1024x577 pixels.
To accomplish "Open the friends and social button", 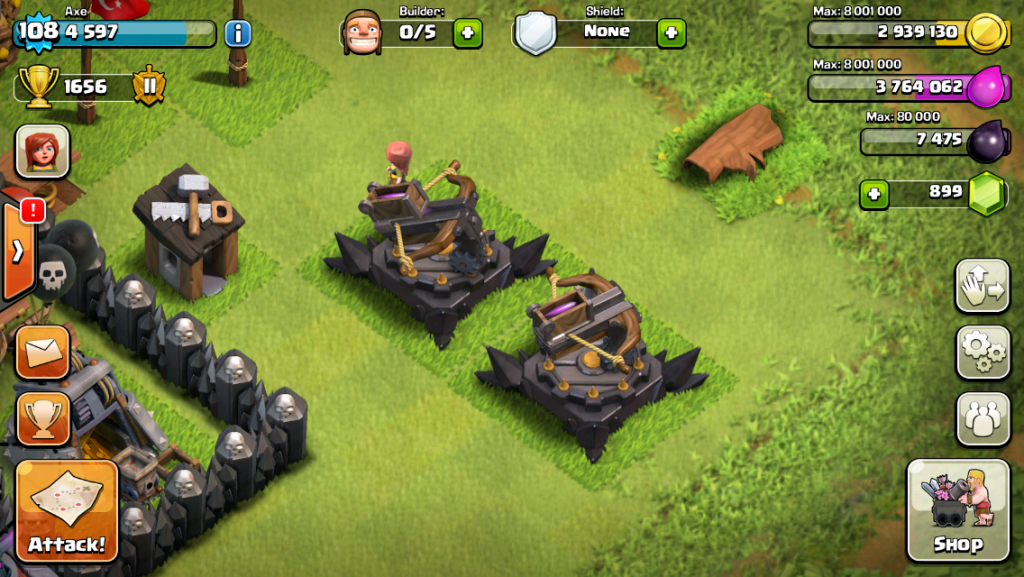I will point(983,418).
